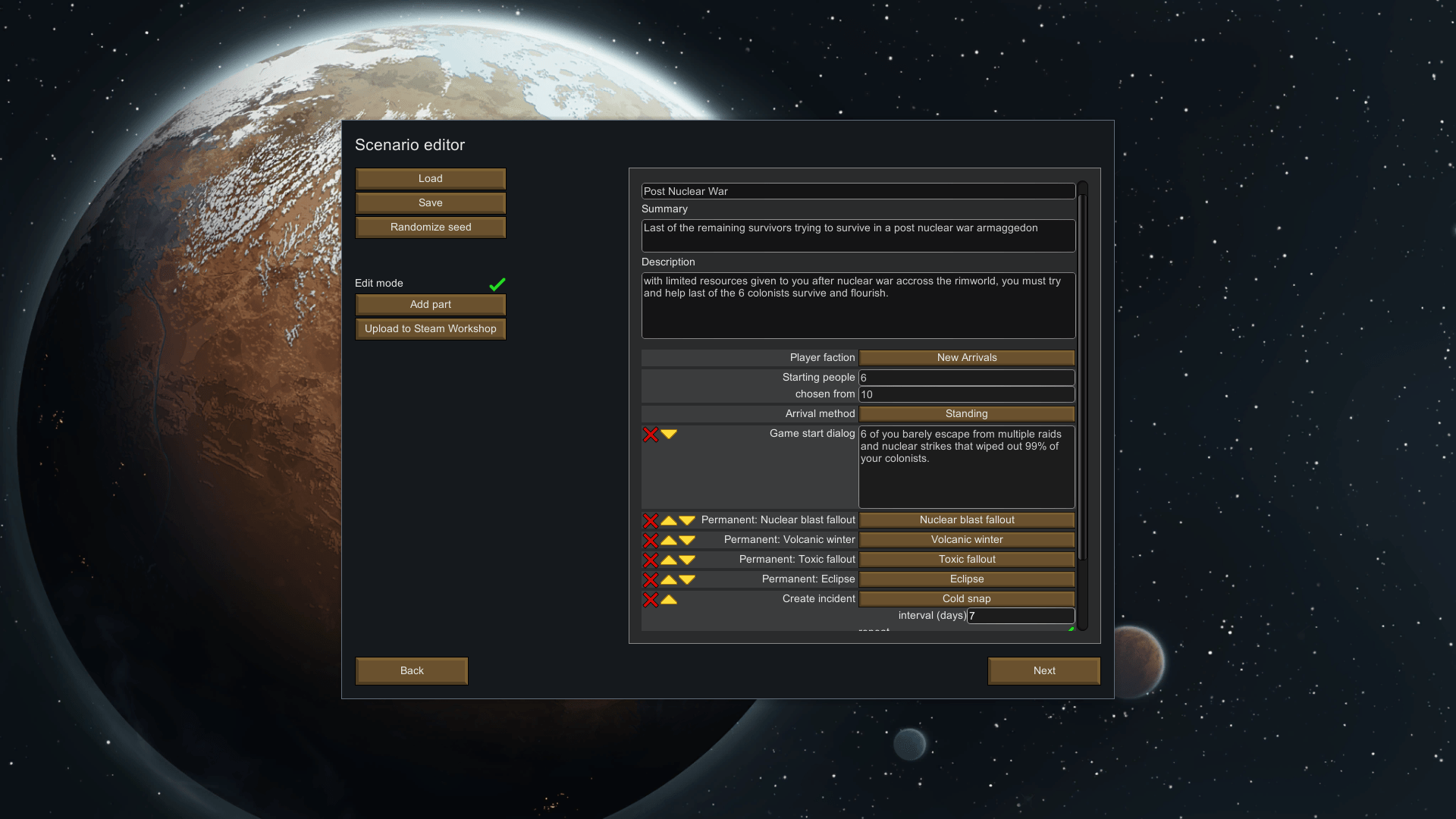
Task: Move Permanent: Eclipse part down
Action: pyautogui.click(x=686, y=579)
